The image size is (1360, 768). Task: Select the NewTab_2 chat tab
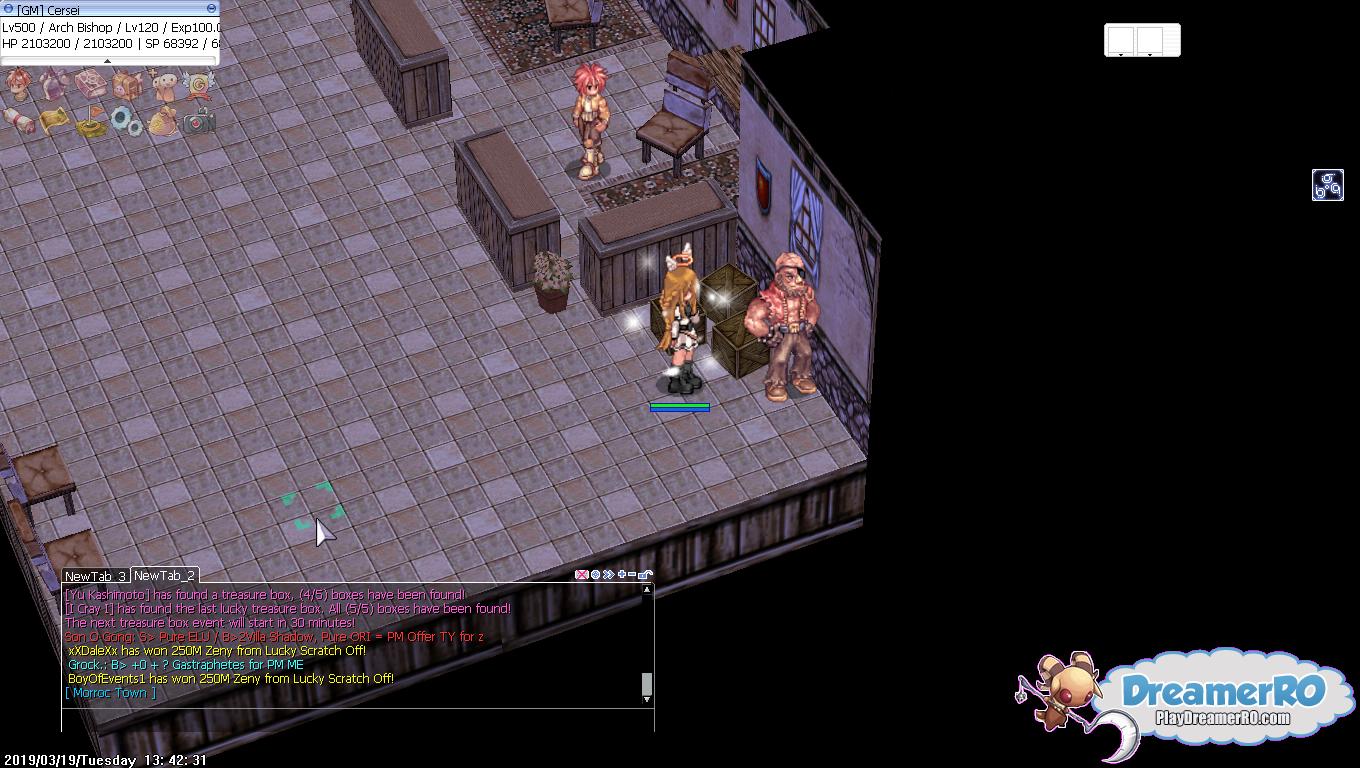tap(164, 575)
